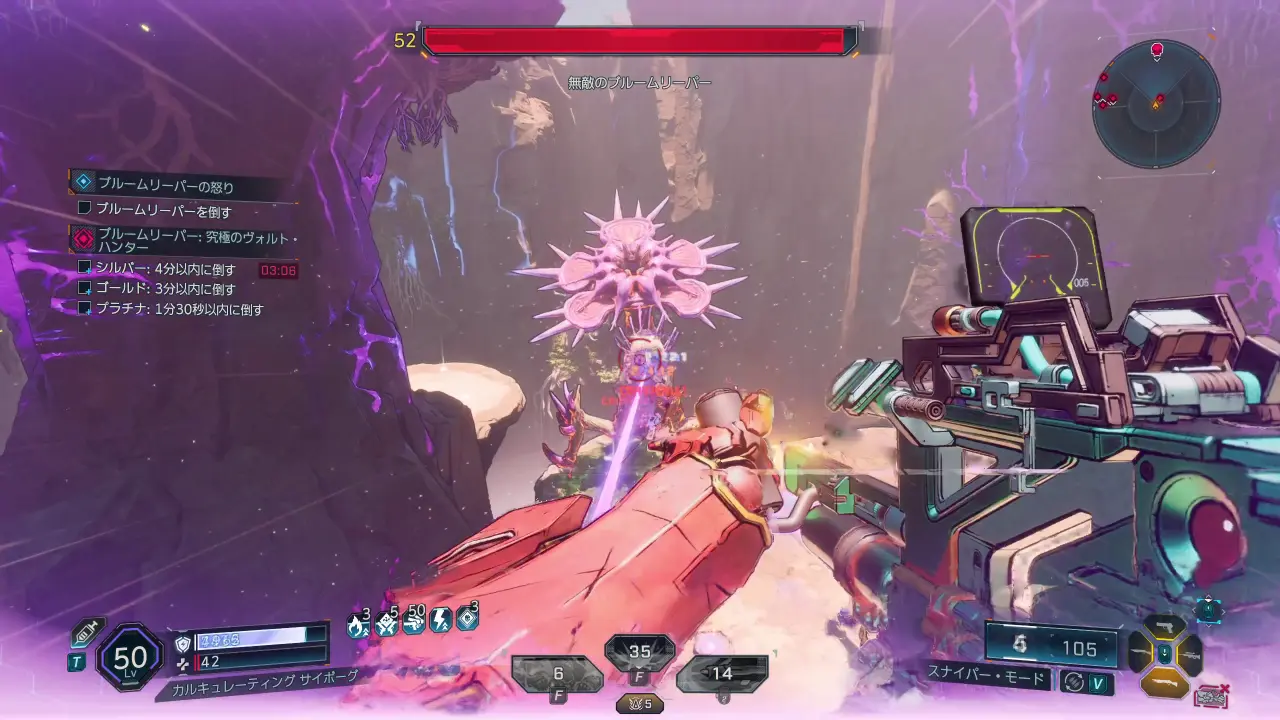The height and width of the screenshot is (720, 1280).
Task: Select the flame buff status icon
Action: [x=357, y=624]
